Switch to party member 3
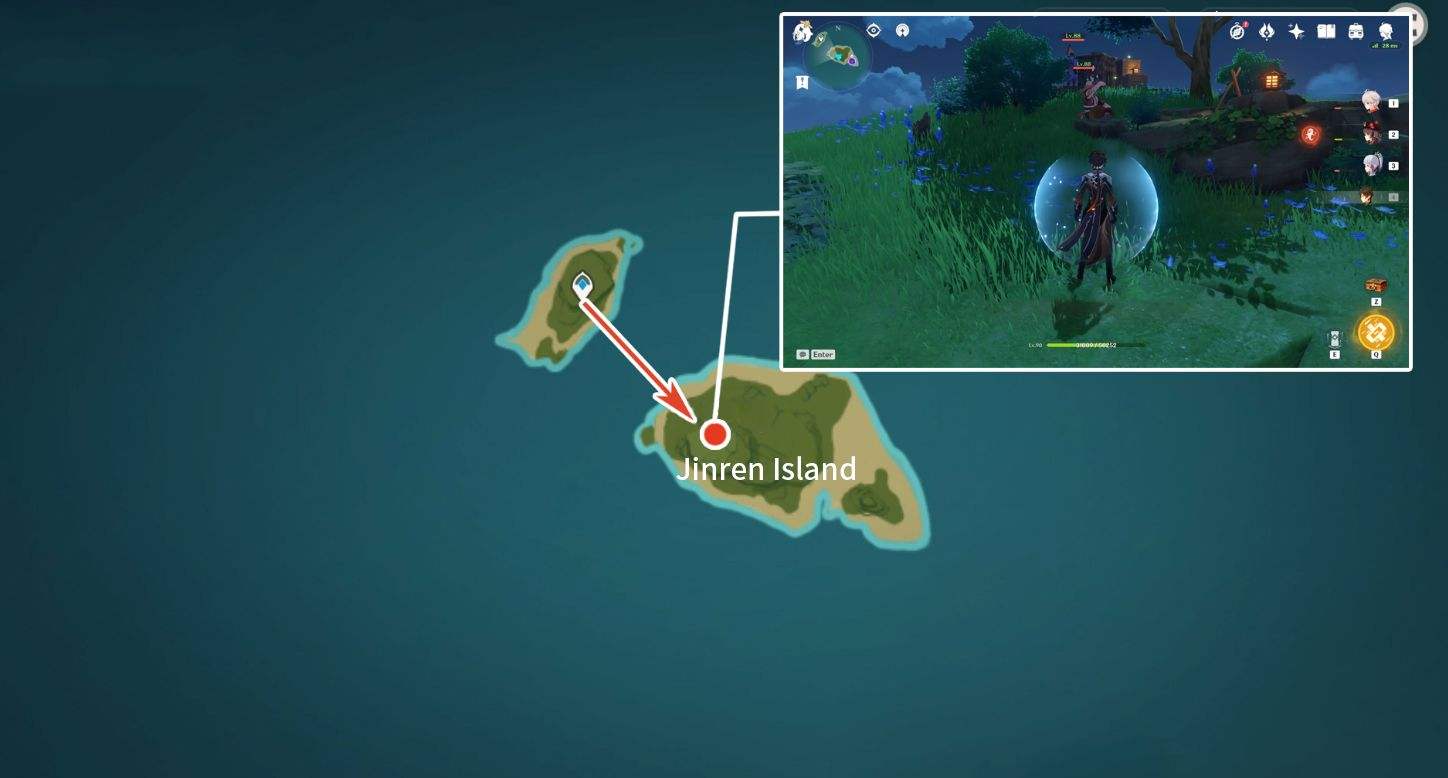1448x778 pixels. click(1372, 163)
